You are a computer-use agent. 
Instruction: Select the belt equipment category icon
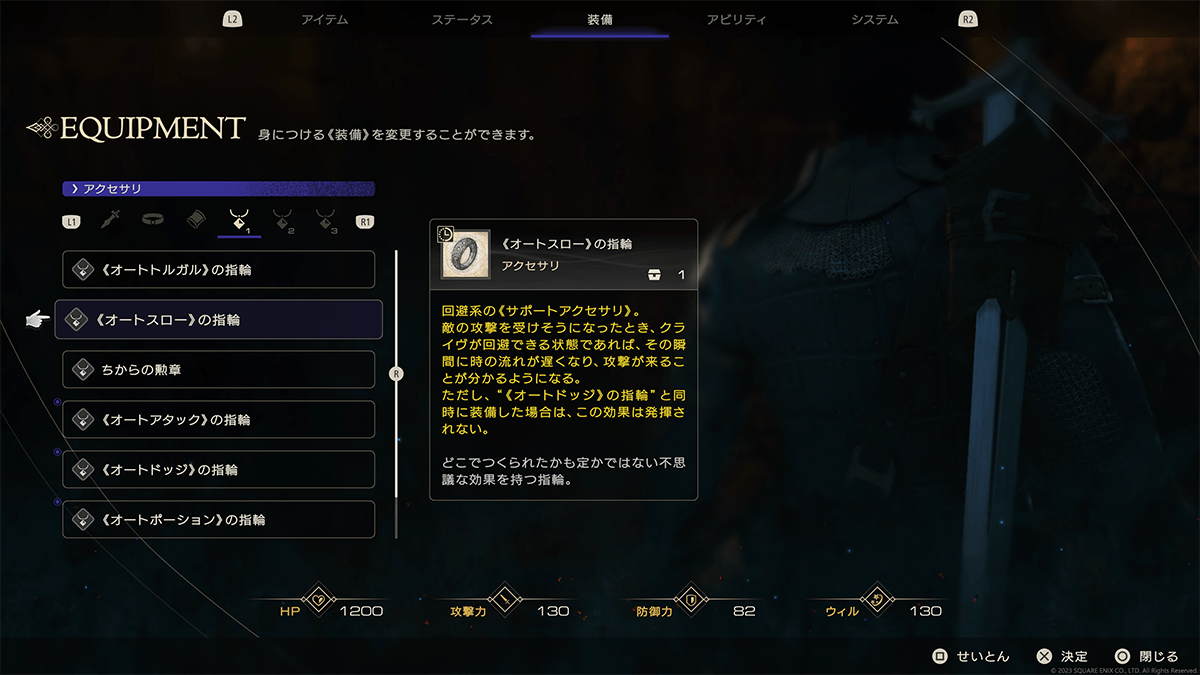(152, 220)
